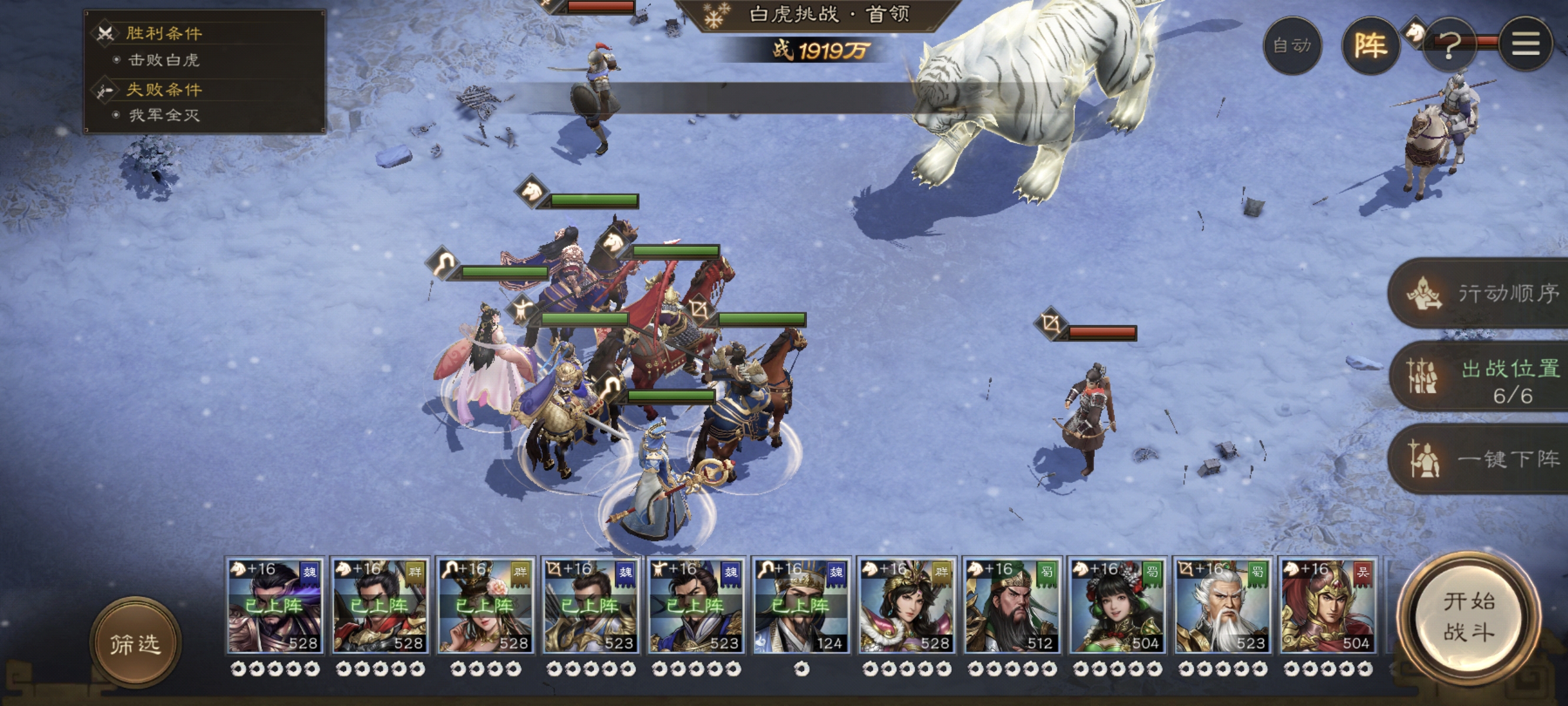
Task: Show help with the question mark
Action: [x=1449, y=46]
